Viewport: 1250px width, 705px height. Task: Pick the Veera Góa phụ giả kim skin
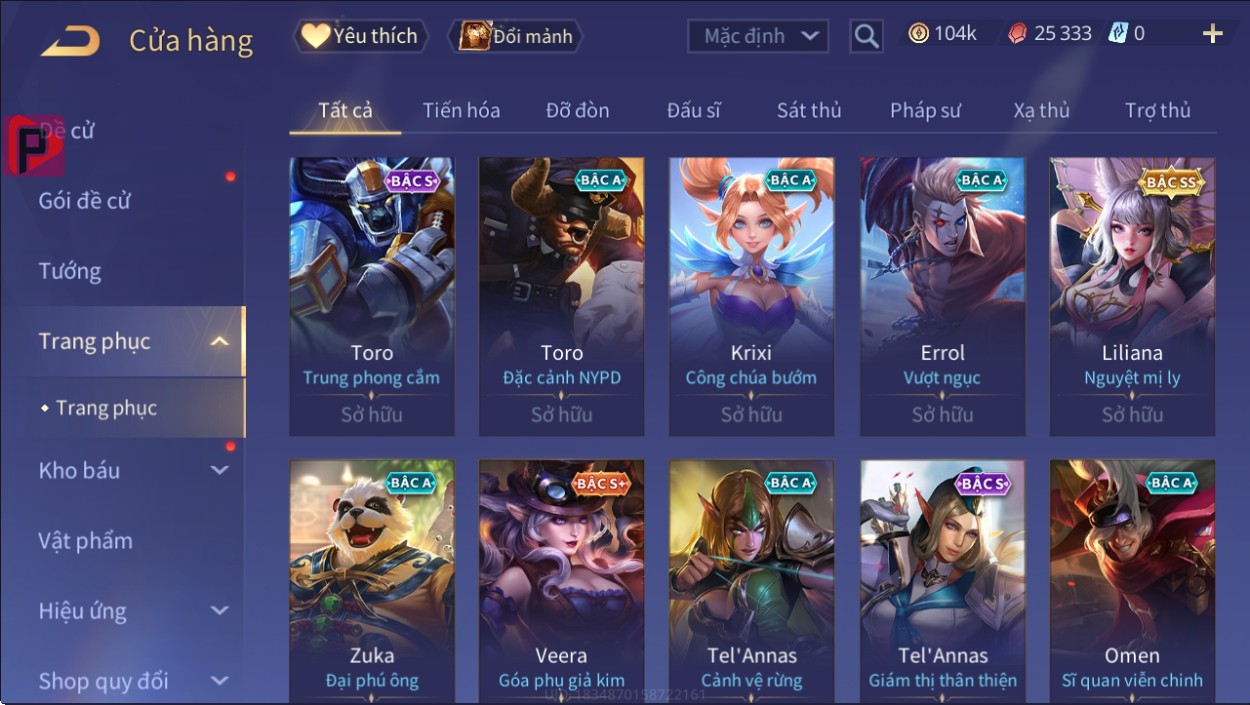561,580
